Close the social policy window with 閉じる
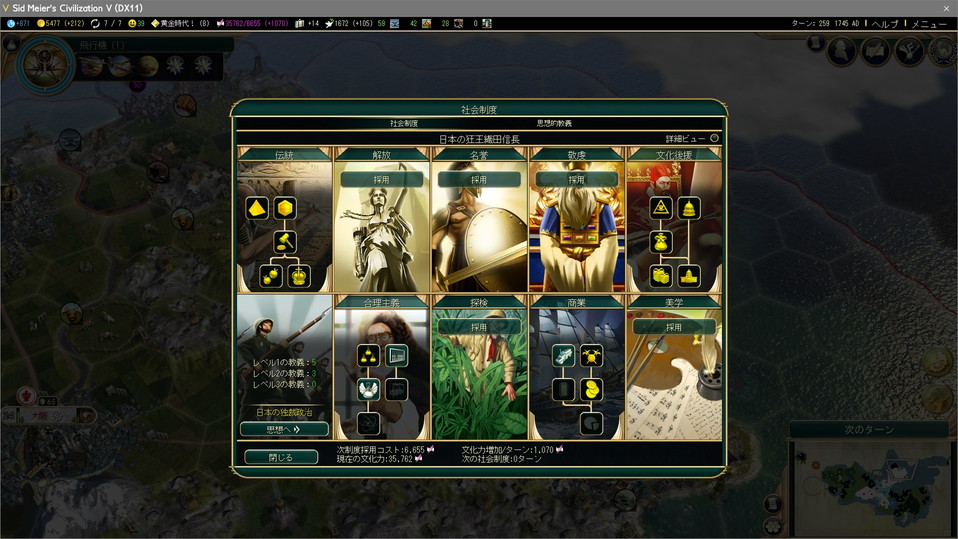The width and height of the screenshot is (958, 539). tap(281, 457)
